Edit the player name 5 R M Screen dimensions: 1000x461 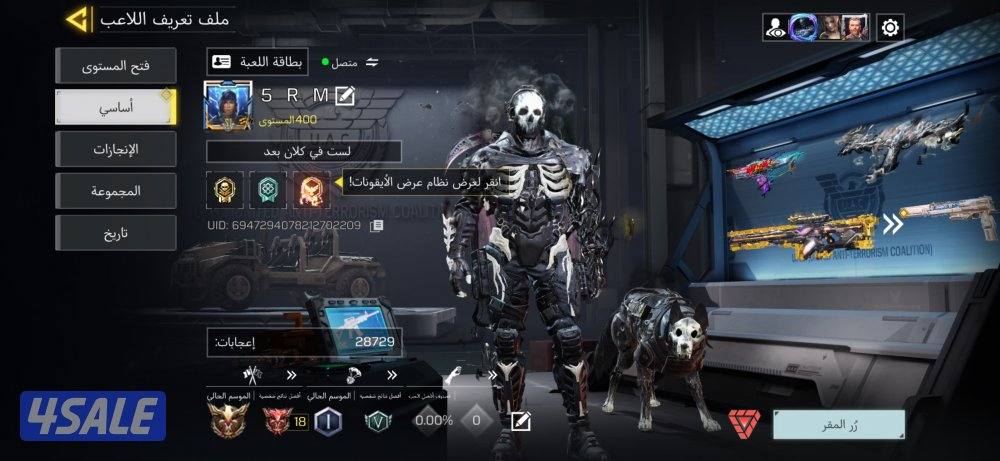tap(346, 96)
